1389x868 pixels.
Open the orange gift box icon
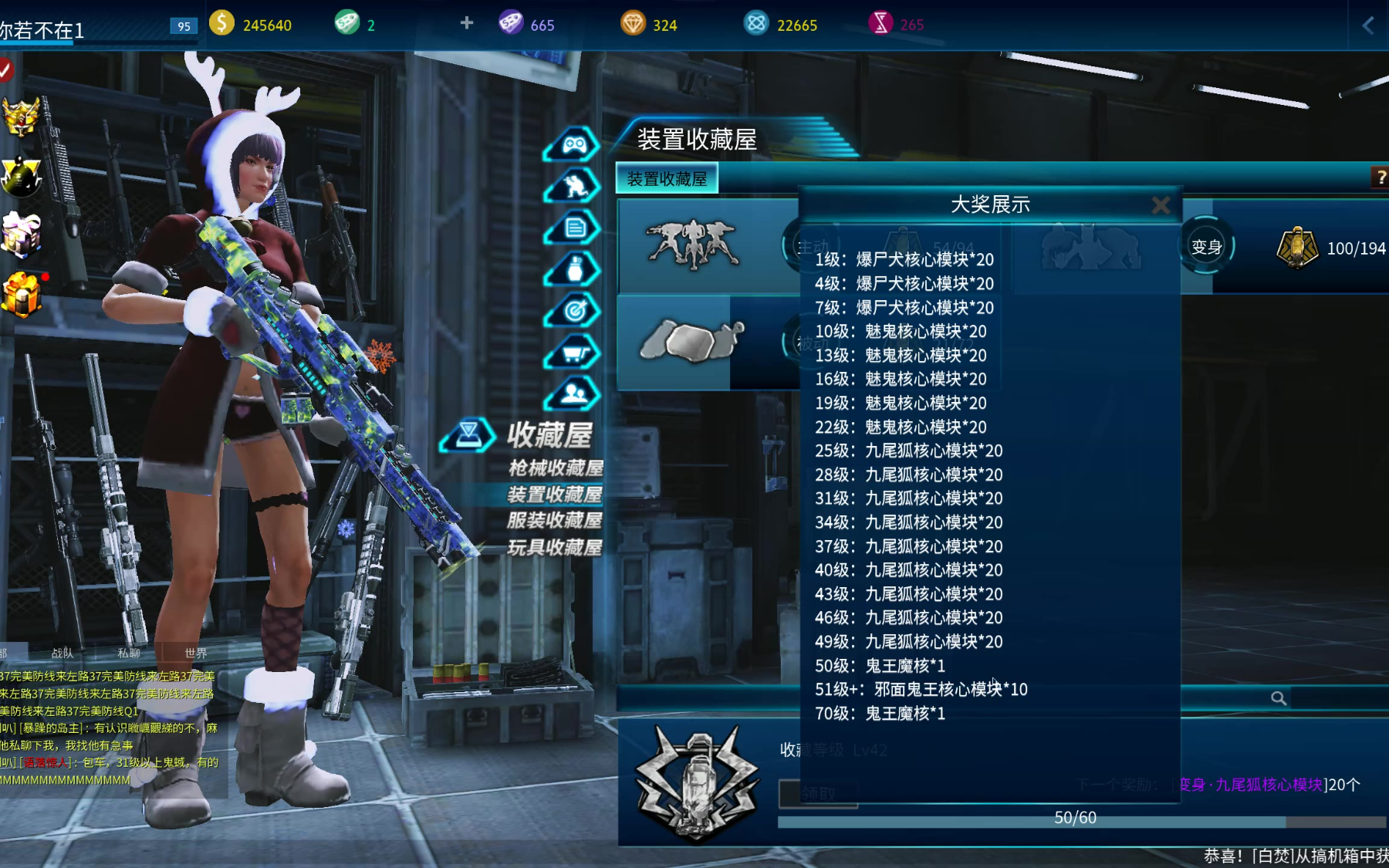[x=22, y=295]
